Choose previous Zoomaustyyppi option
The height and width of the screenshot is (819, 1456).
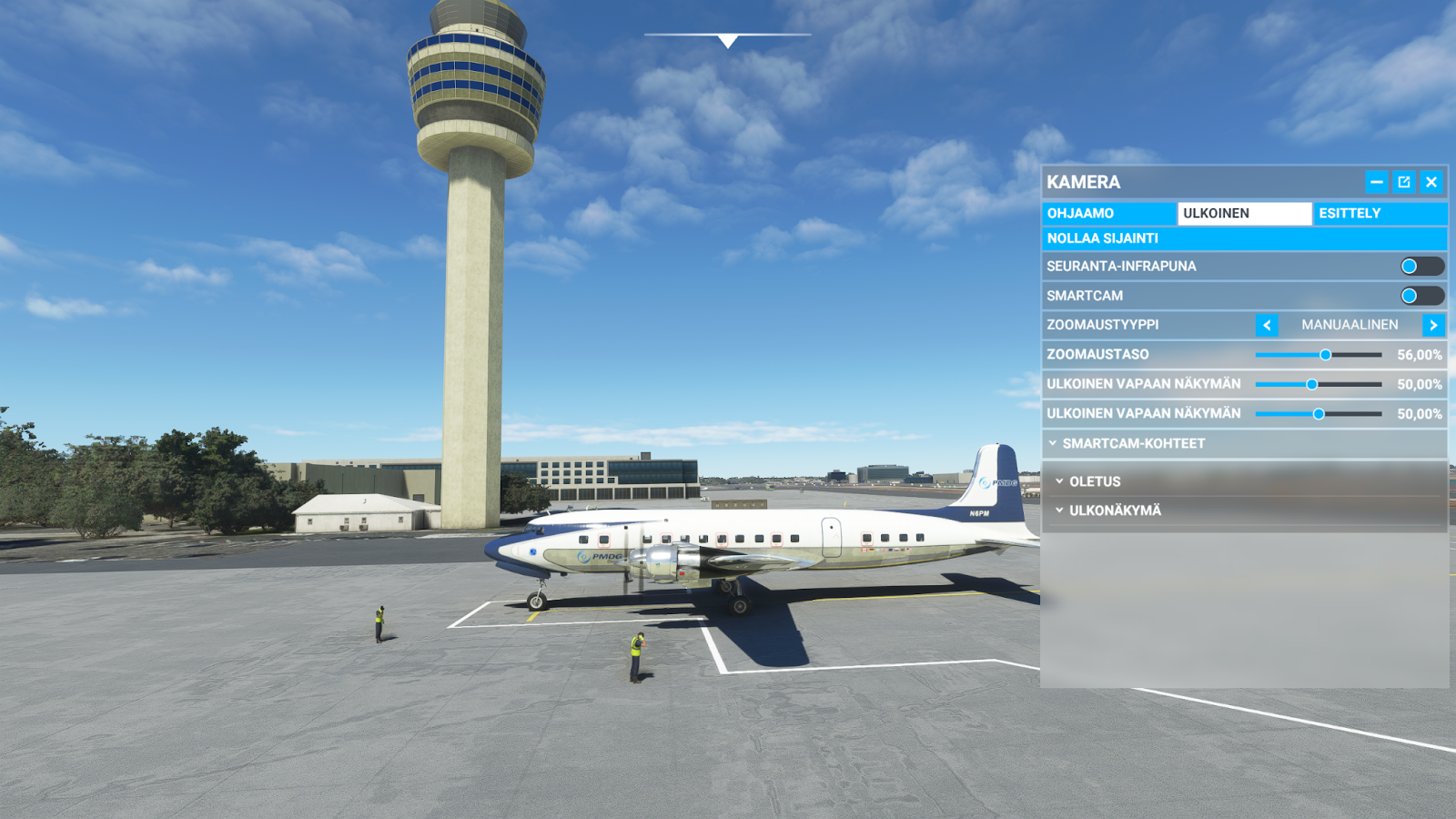[x=1267, y=325]
